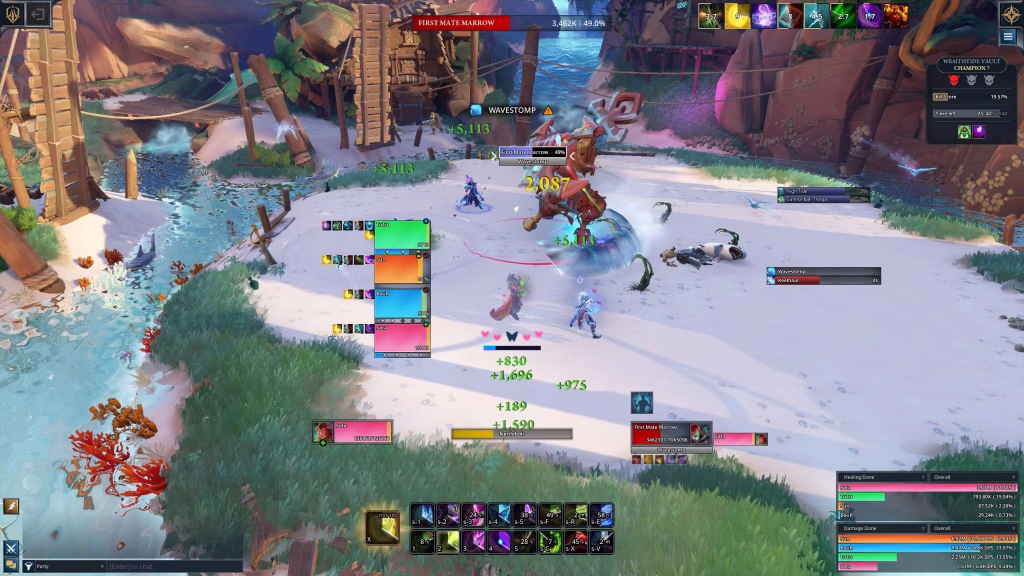The width and height of the screenshot is (1024, 576).
Task: Trigger the green swirl s-C ability
Action: coord(549,541)
